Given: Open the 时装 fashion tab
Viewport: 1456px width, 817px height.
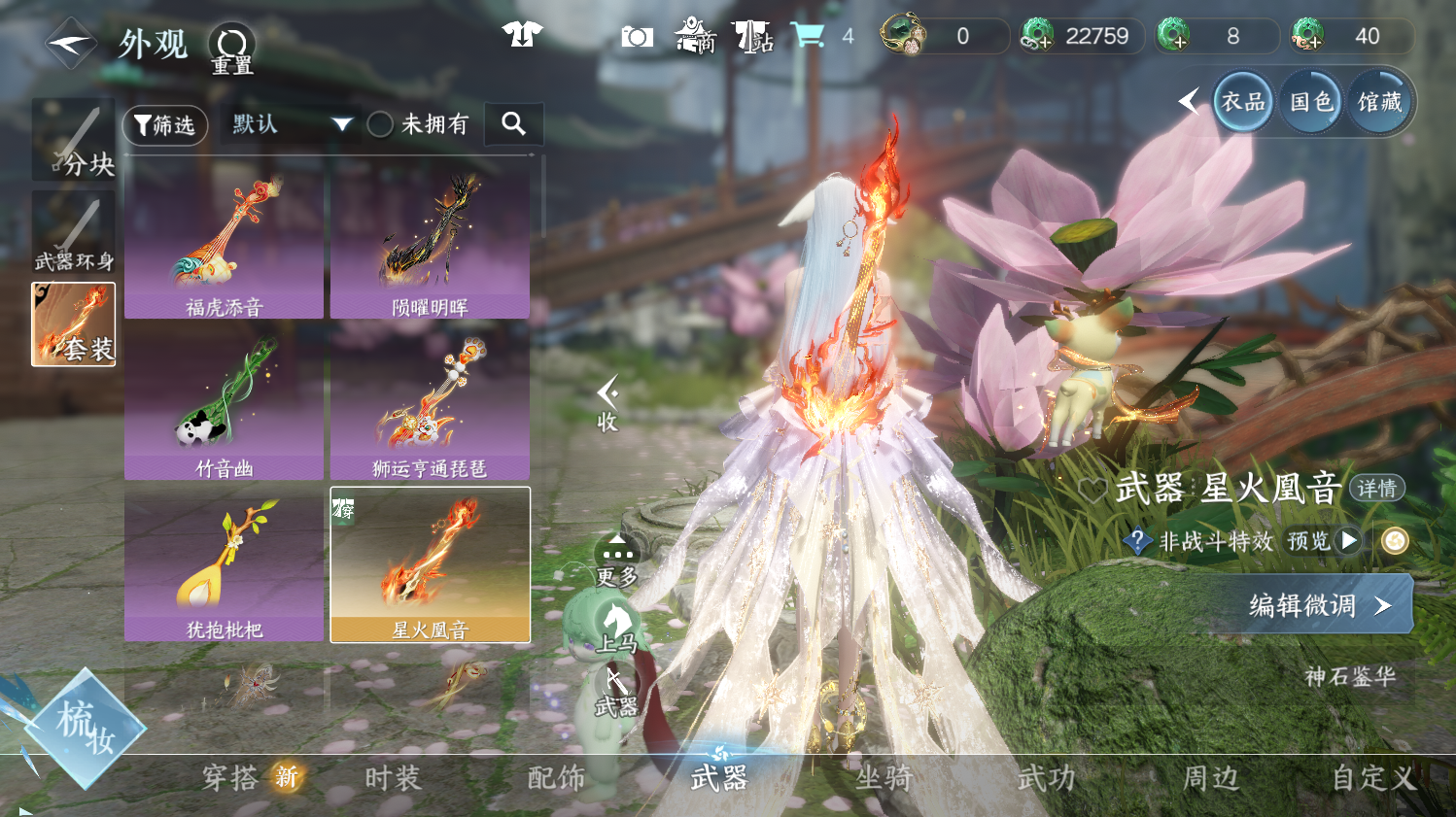Looking at the screenshot, I should pyautogui.click(x=393, y=778).
